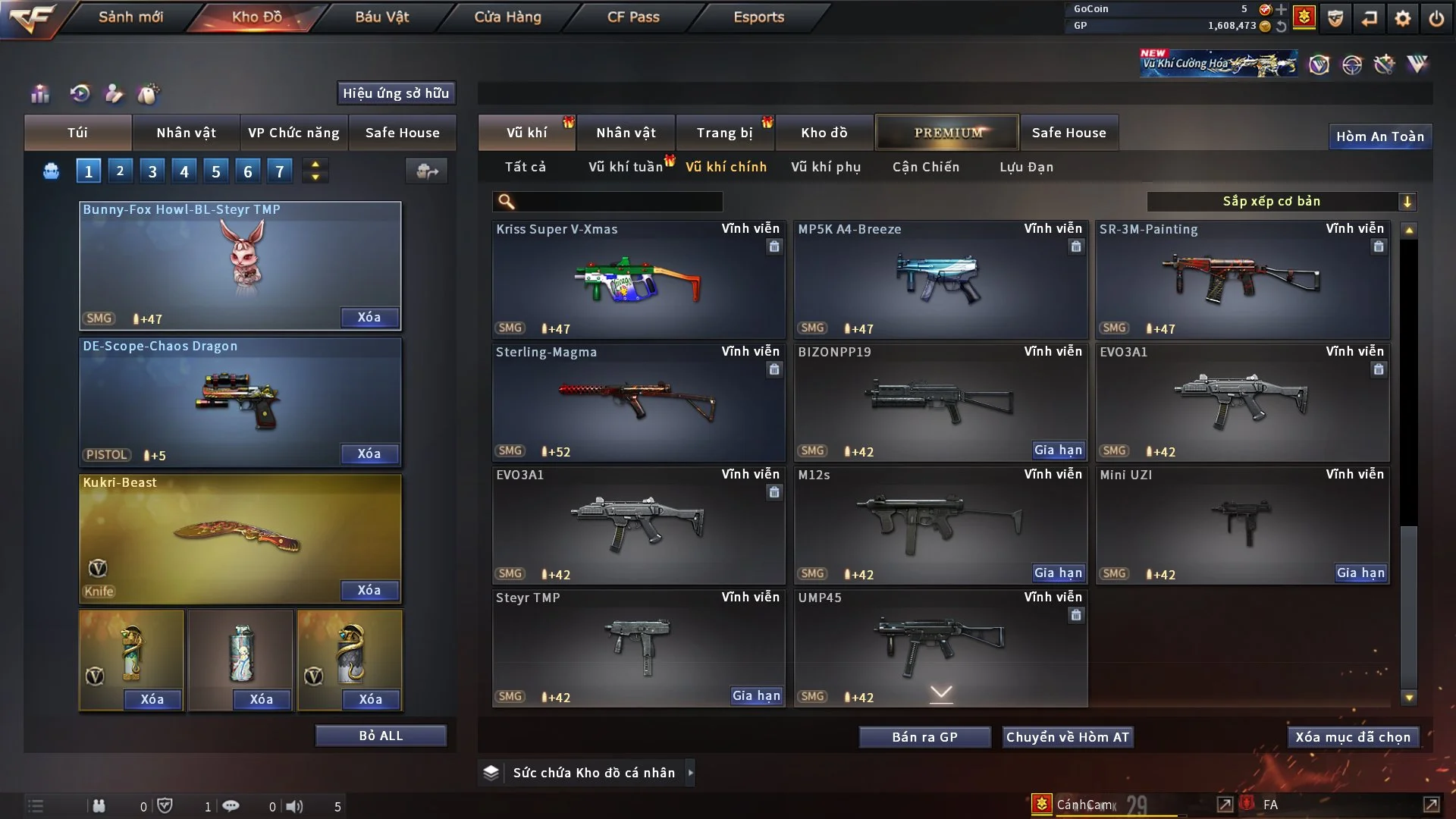
Task: Open the Sắp xếp cơ bản sort dropdown
Action: click(x=1281, y=202)
